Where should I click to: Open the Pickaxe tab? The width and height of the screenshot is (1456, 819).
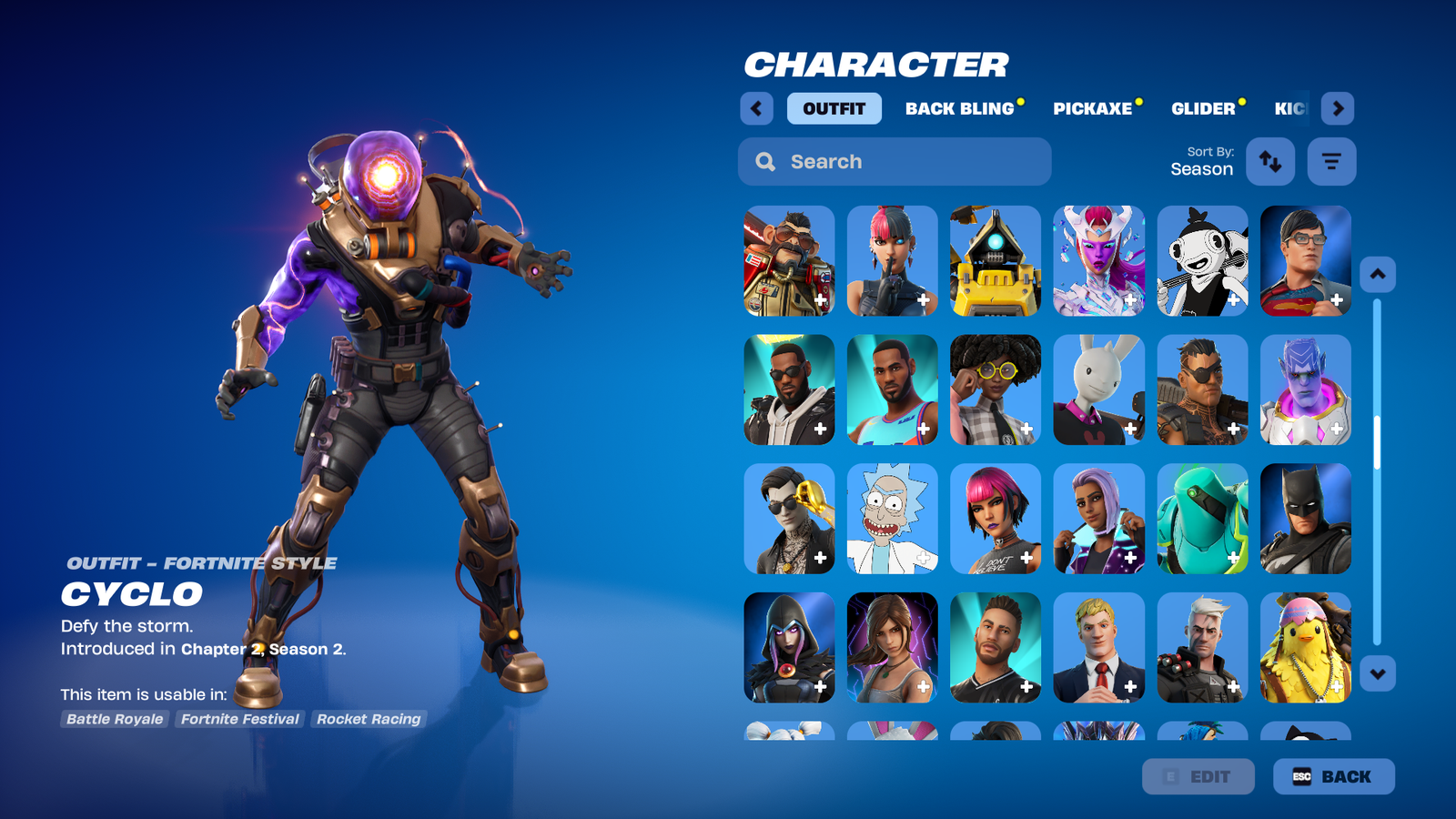tap(1092, 108)
